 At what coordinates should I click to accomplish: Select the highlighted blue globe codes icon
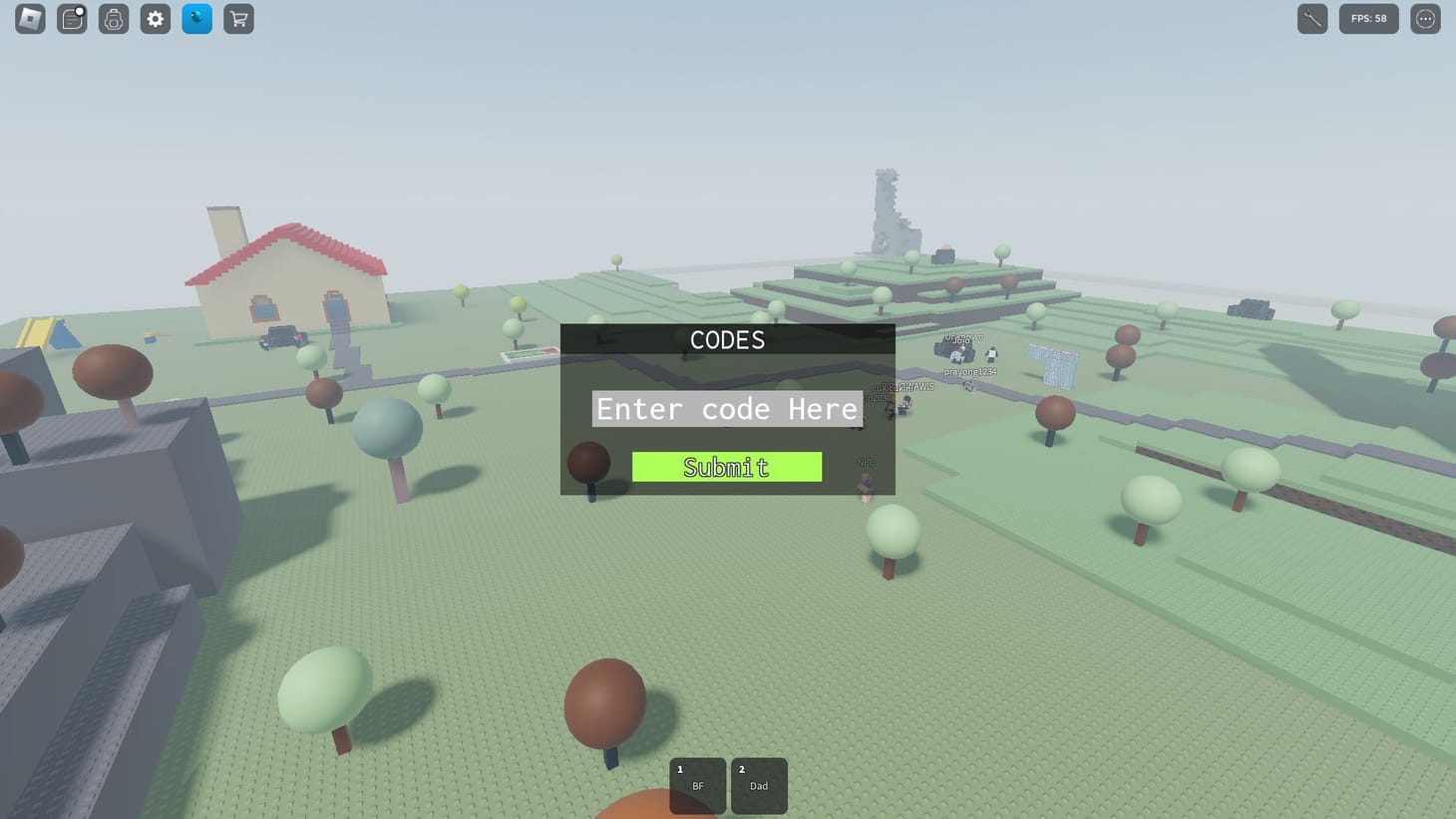[195, 19]
